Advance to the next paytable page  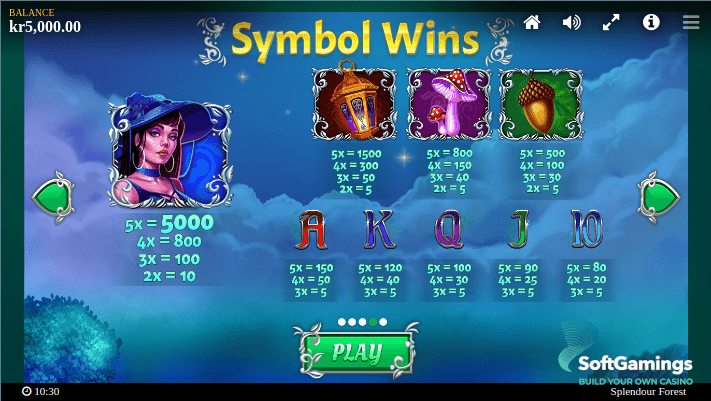pyautogui.click(x=658, y=196)
